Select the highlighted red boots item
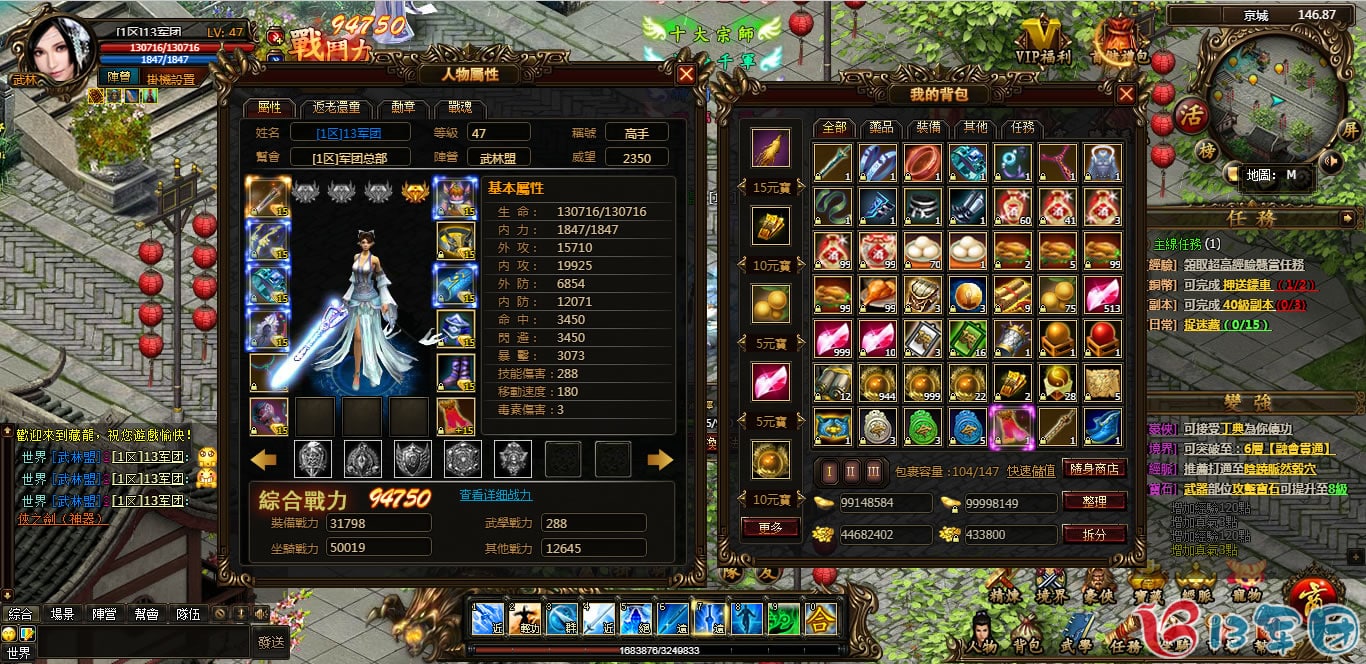 point(1011,426)
